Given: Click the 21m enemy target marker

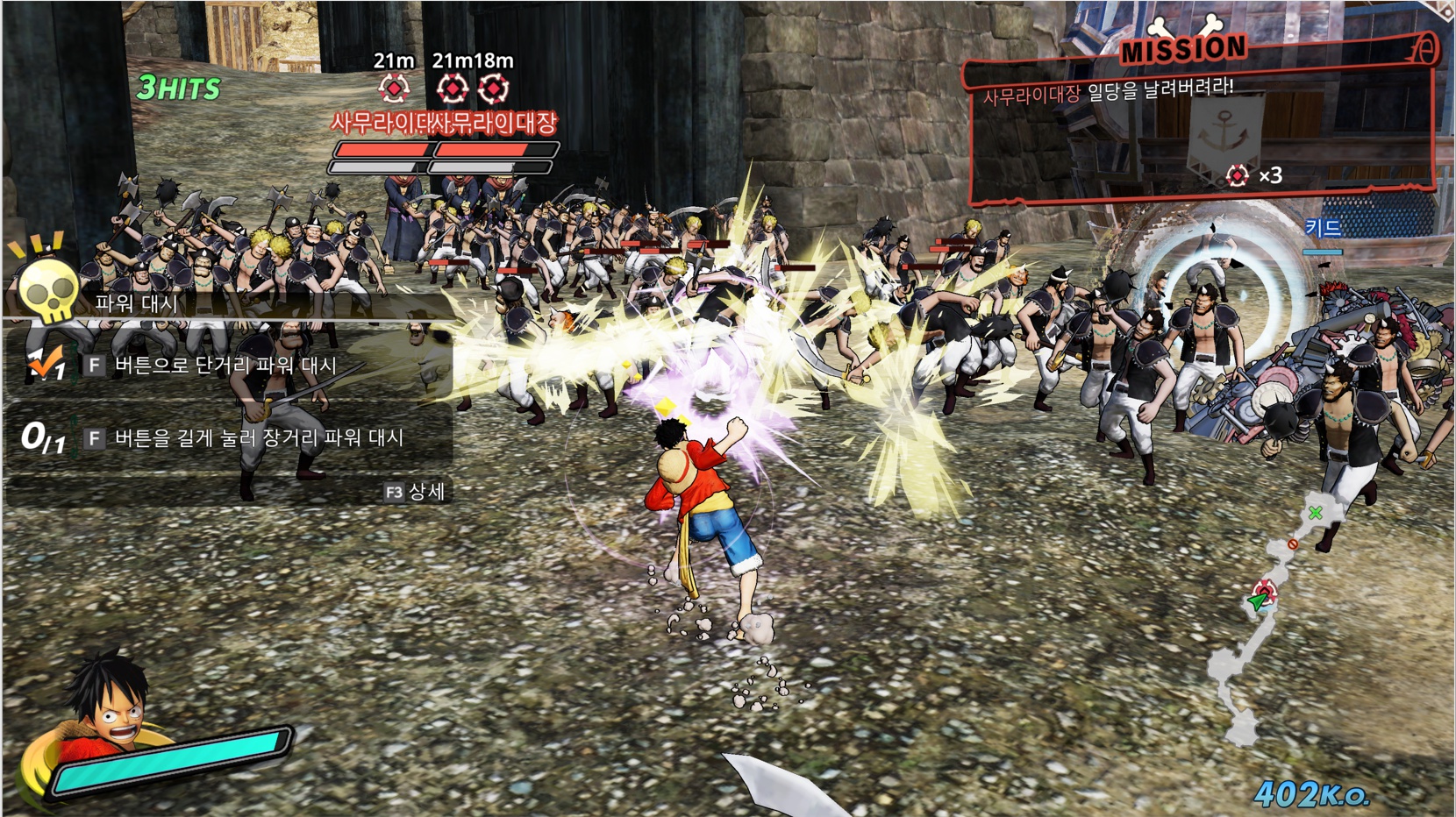Looking at the screenshot, I should click(394, 89).
